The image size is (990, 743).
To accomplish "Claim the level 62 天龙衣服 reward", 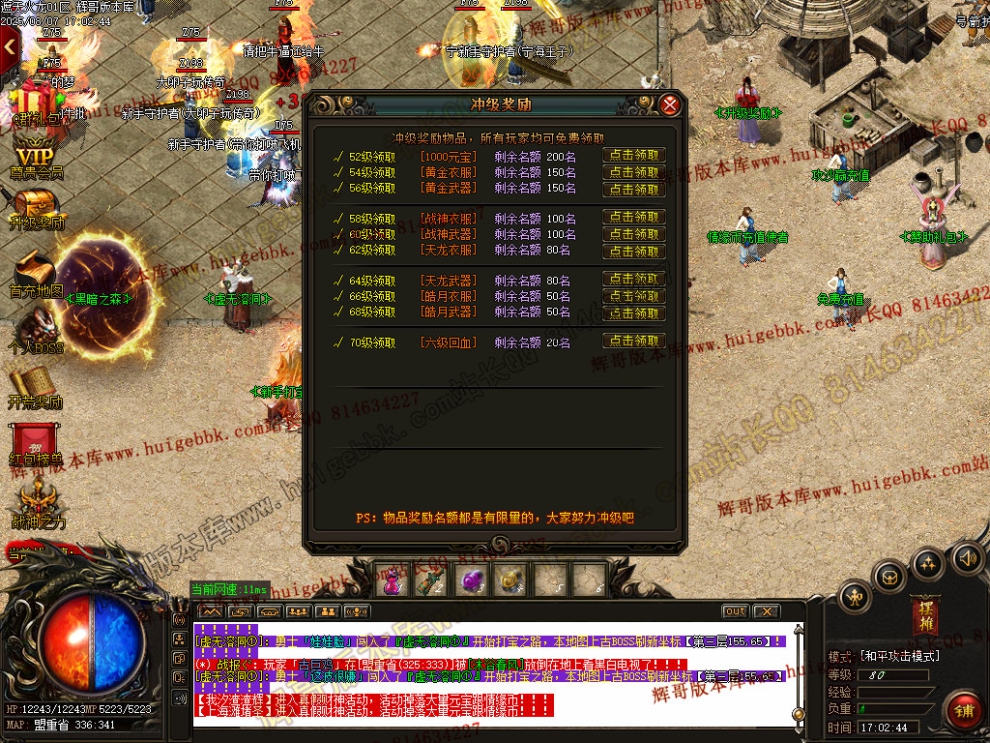I will coord(634,250).
